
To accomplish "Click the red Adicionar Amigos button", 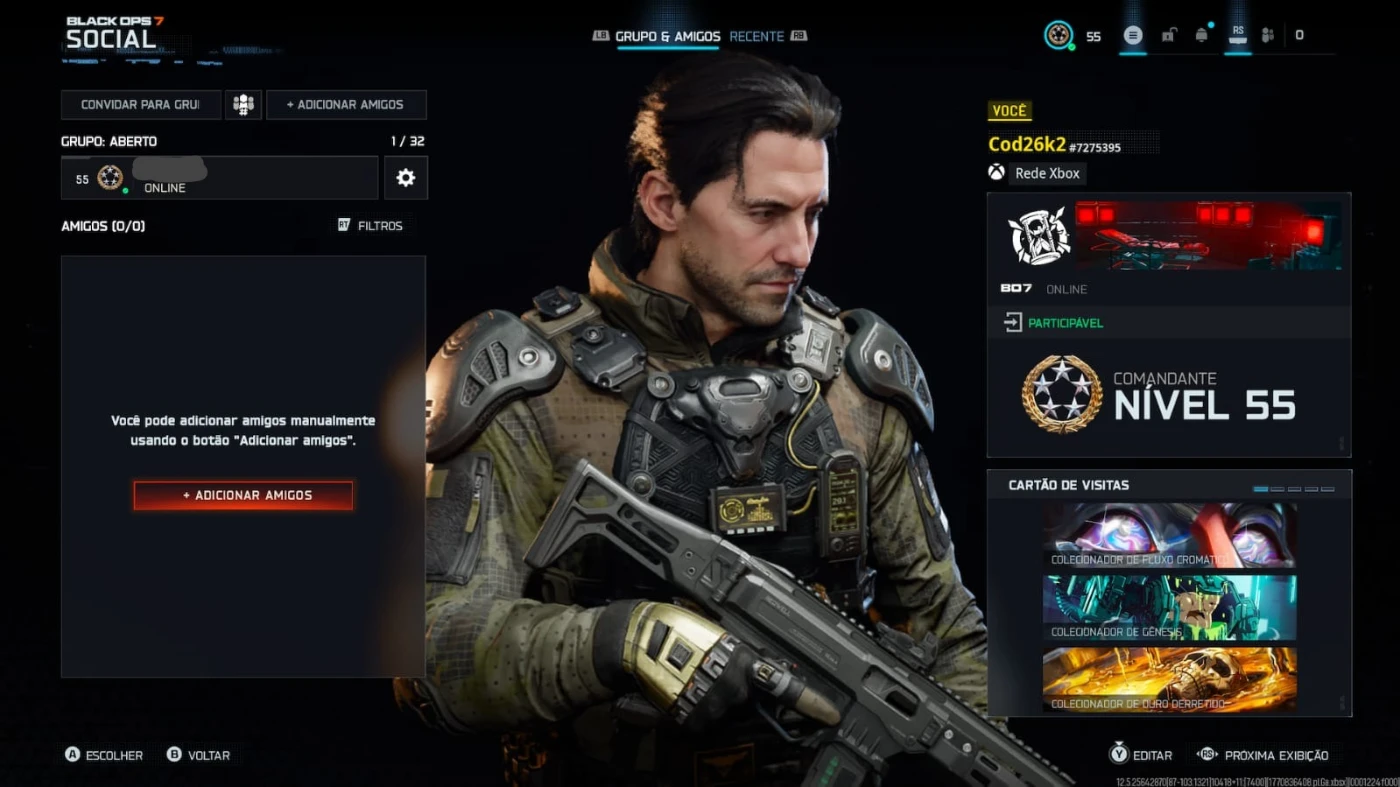I will point(243,495).
